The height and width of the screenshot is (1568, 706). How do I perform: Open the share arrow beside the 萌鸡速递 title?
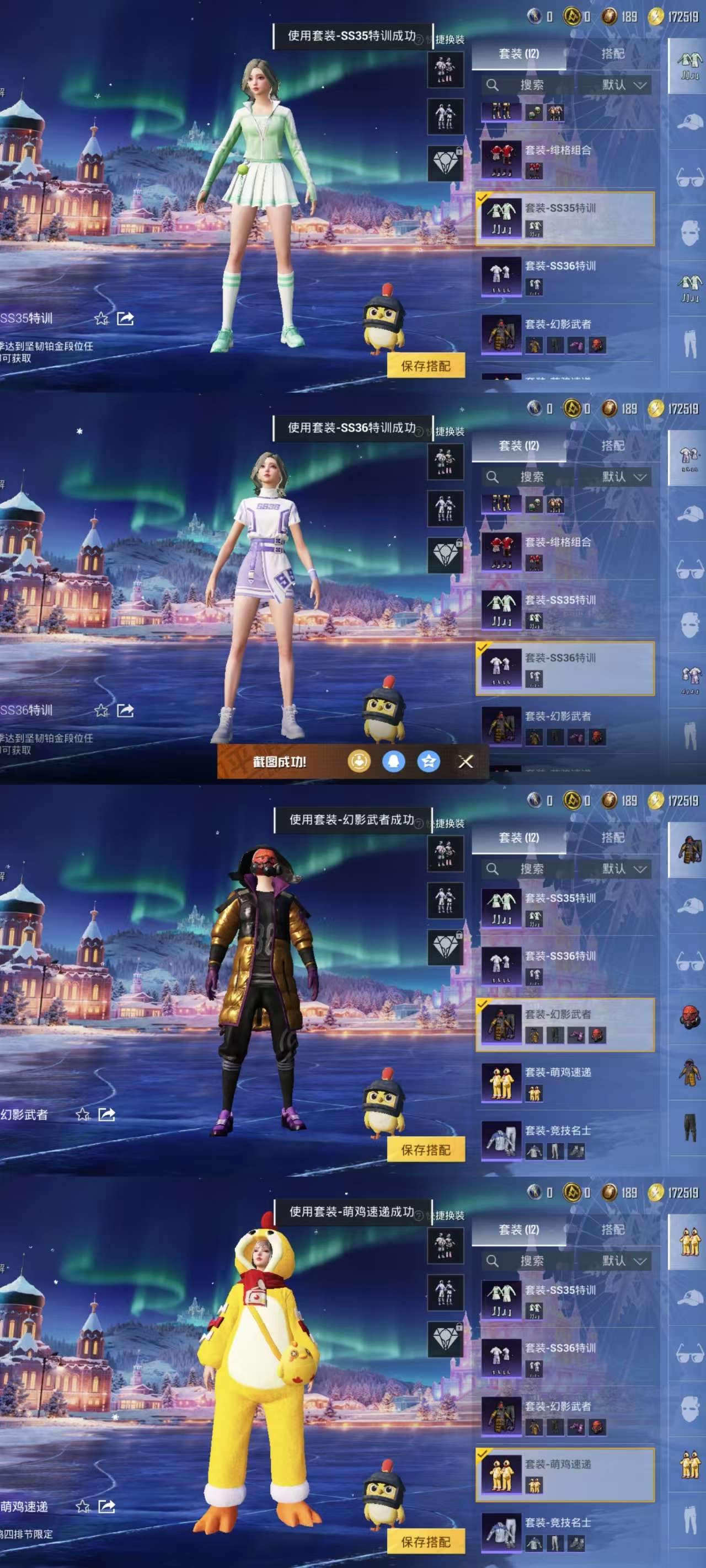[106, 1506]
